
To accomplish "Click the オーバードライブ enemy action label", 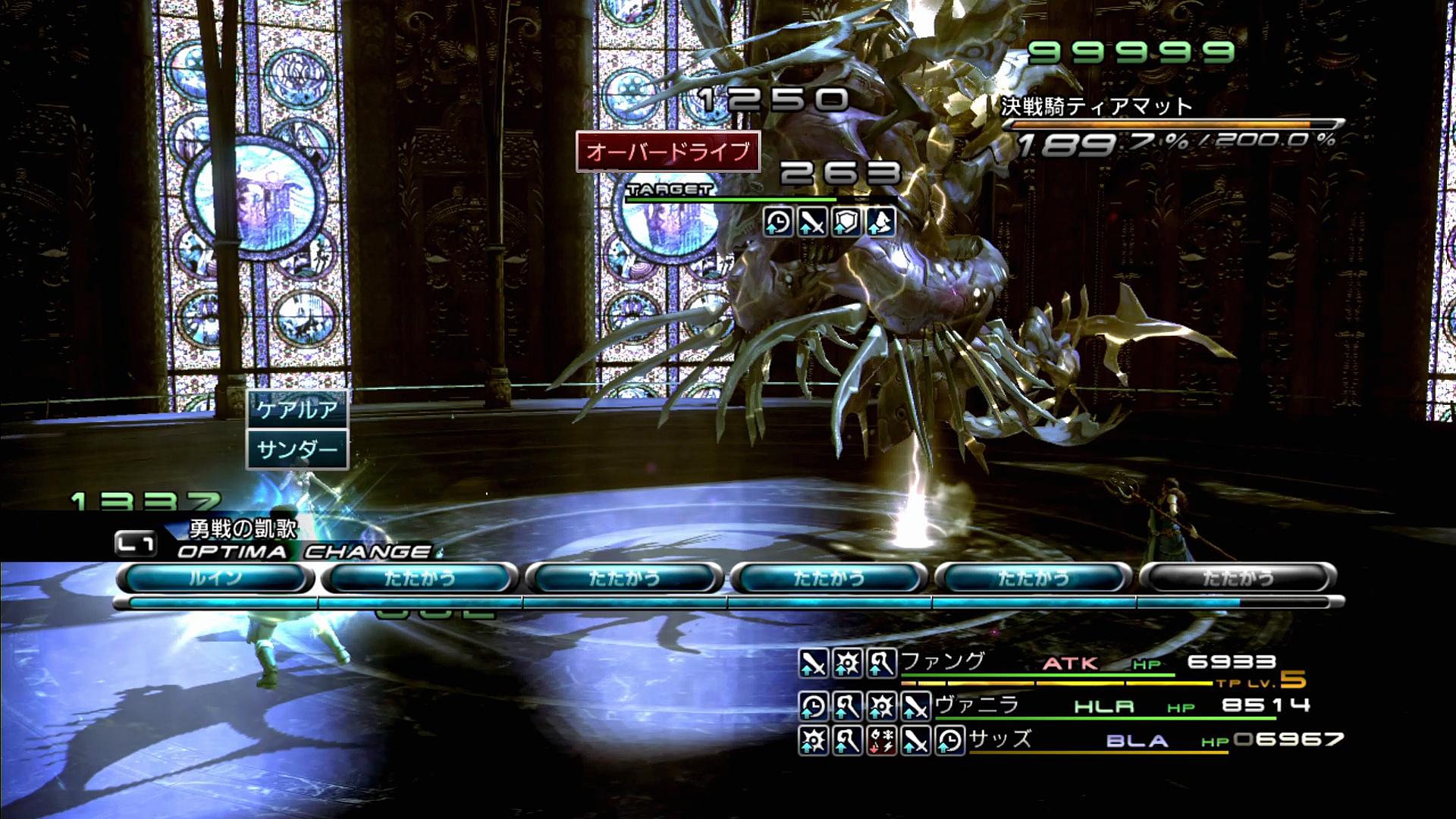I will coord(668,152).
